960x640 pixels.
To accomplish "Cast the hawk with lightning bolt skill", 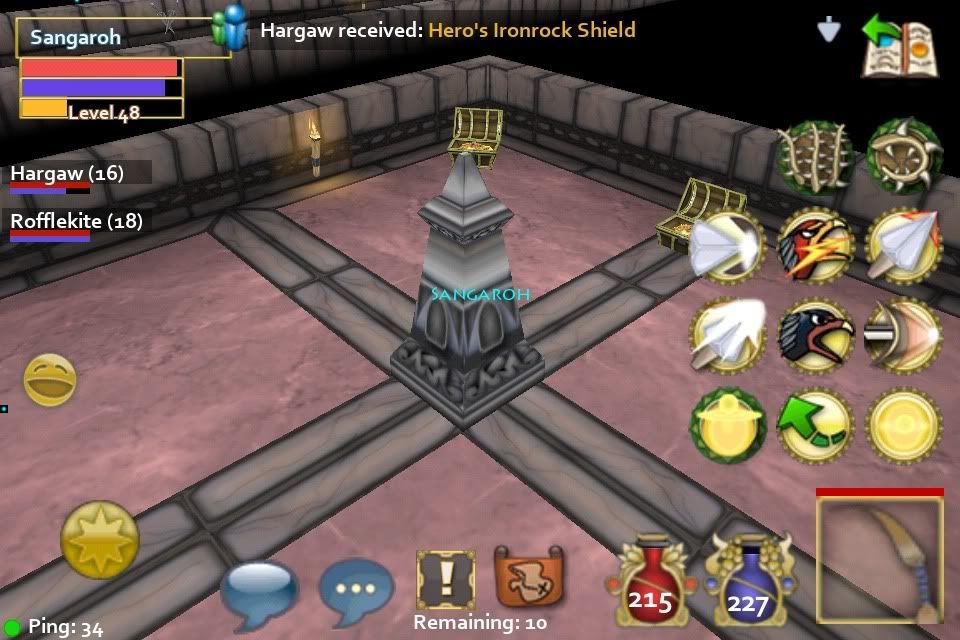I will click(816, 245).
